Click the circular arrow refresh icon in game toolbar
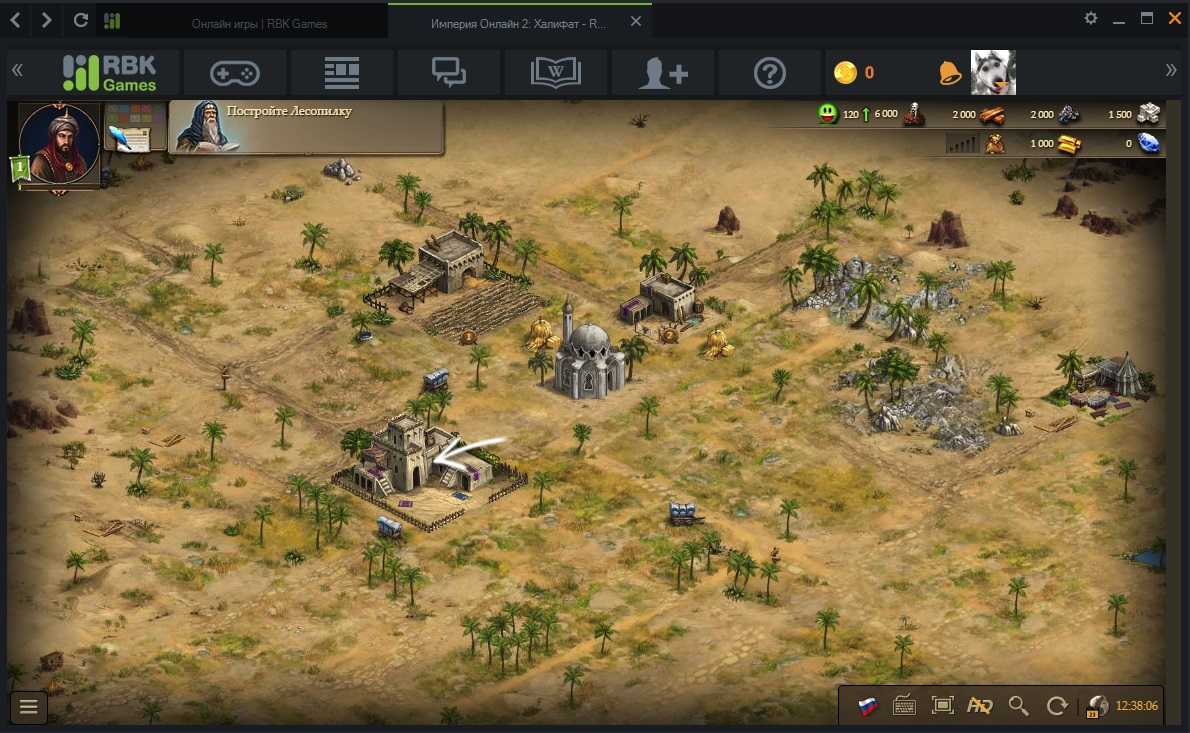This screenshot has width=1190, height=733. click(x=1056, y=706)
